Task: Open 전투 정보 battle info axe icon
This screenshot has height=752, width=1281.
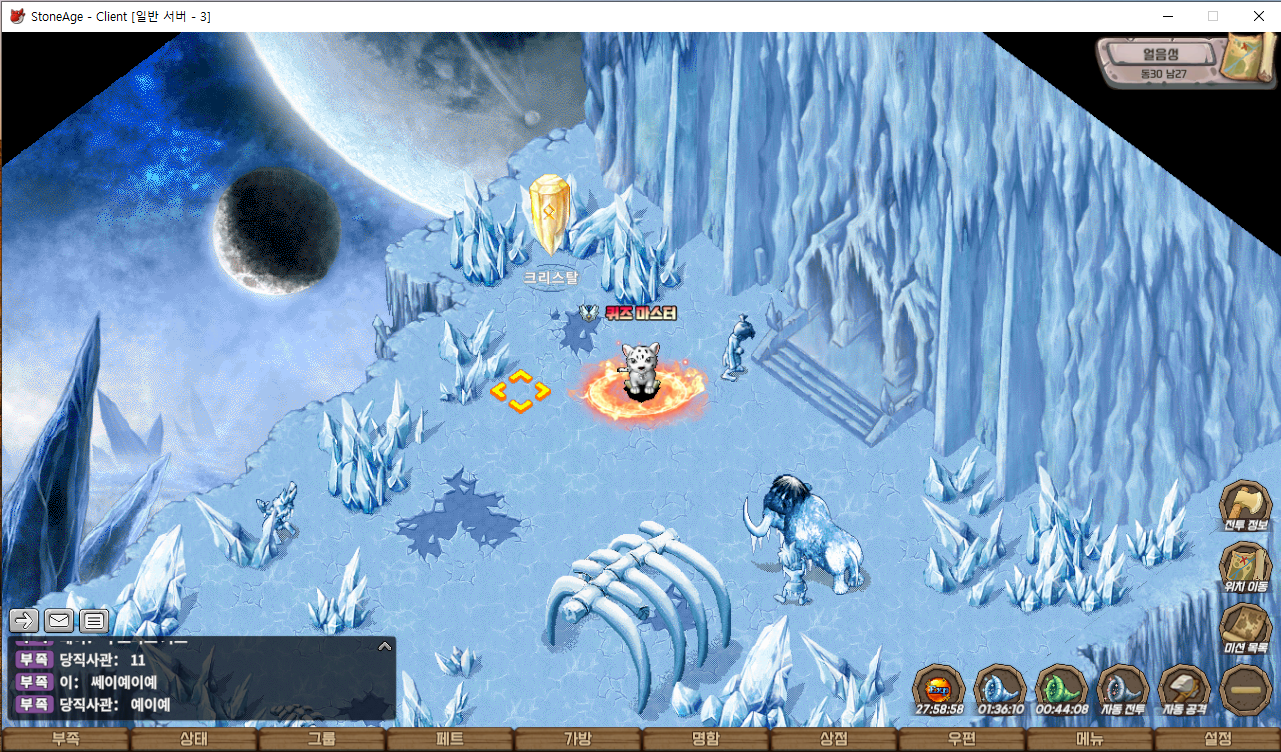Action: tap(1245, 505)
